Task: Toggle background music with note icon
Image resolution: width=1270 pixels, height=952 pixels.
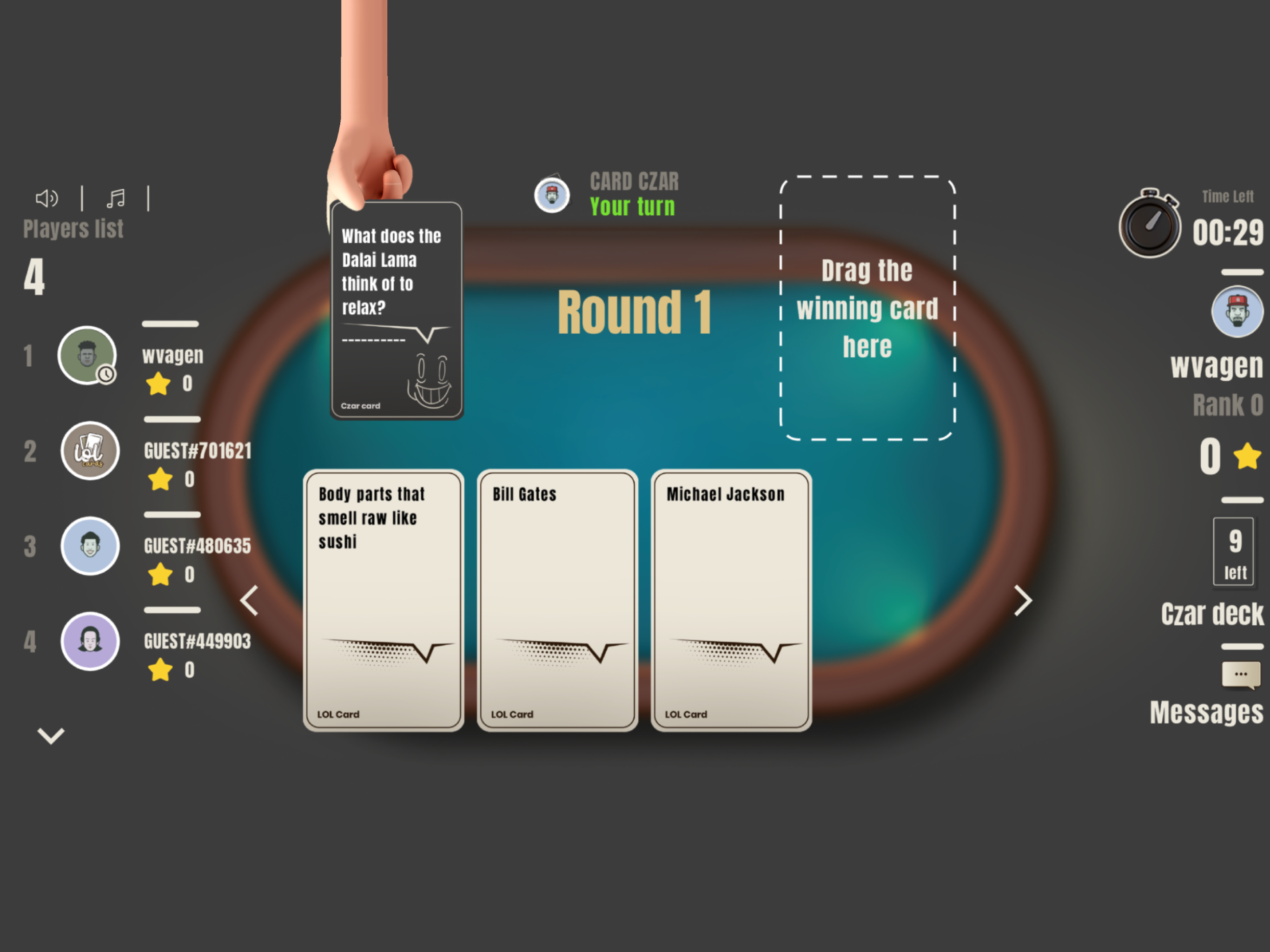Action: (x=116, y=198)
